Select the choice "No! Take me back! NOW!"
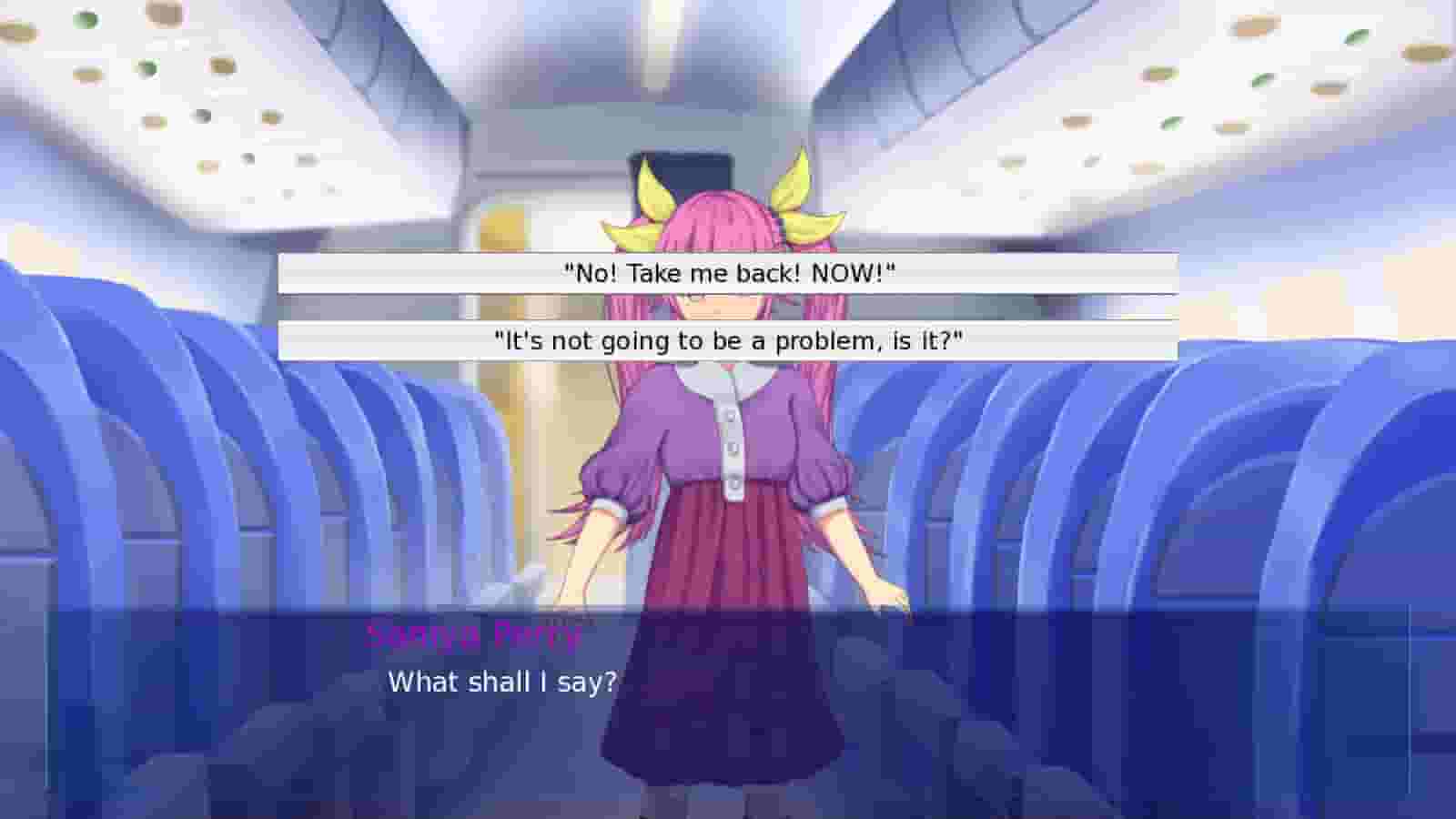This screenshot has height=819, width=1456. tap(728, 269)
